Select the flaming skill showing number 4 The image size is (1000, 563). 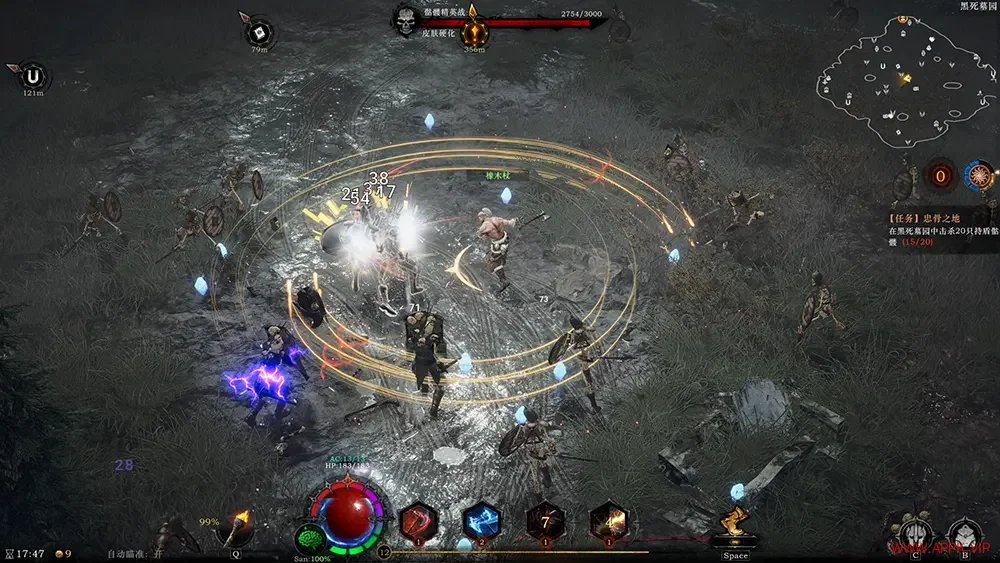(x=608, y=522)
